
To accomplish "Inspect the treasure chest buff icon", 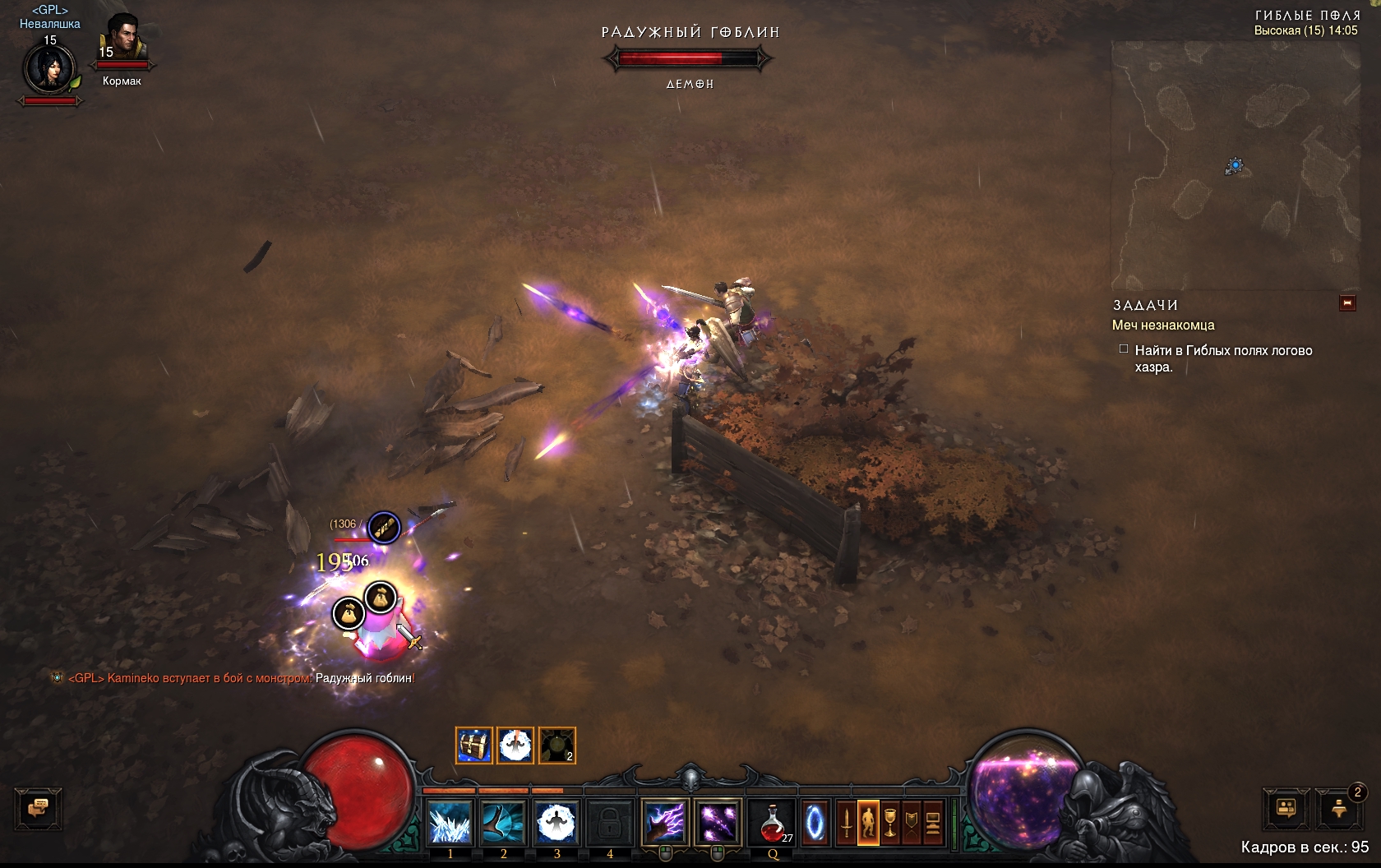I will click(474, 746).
